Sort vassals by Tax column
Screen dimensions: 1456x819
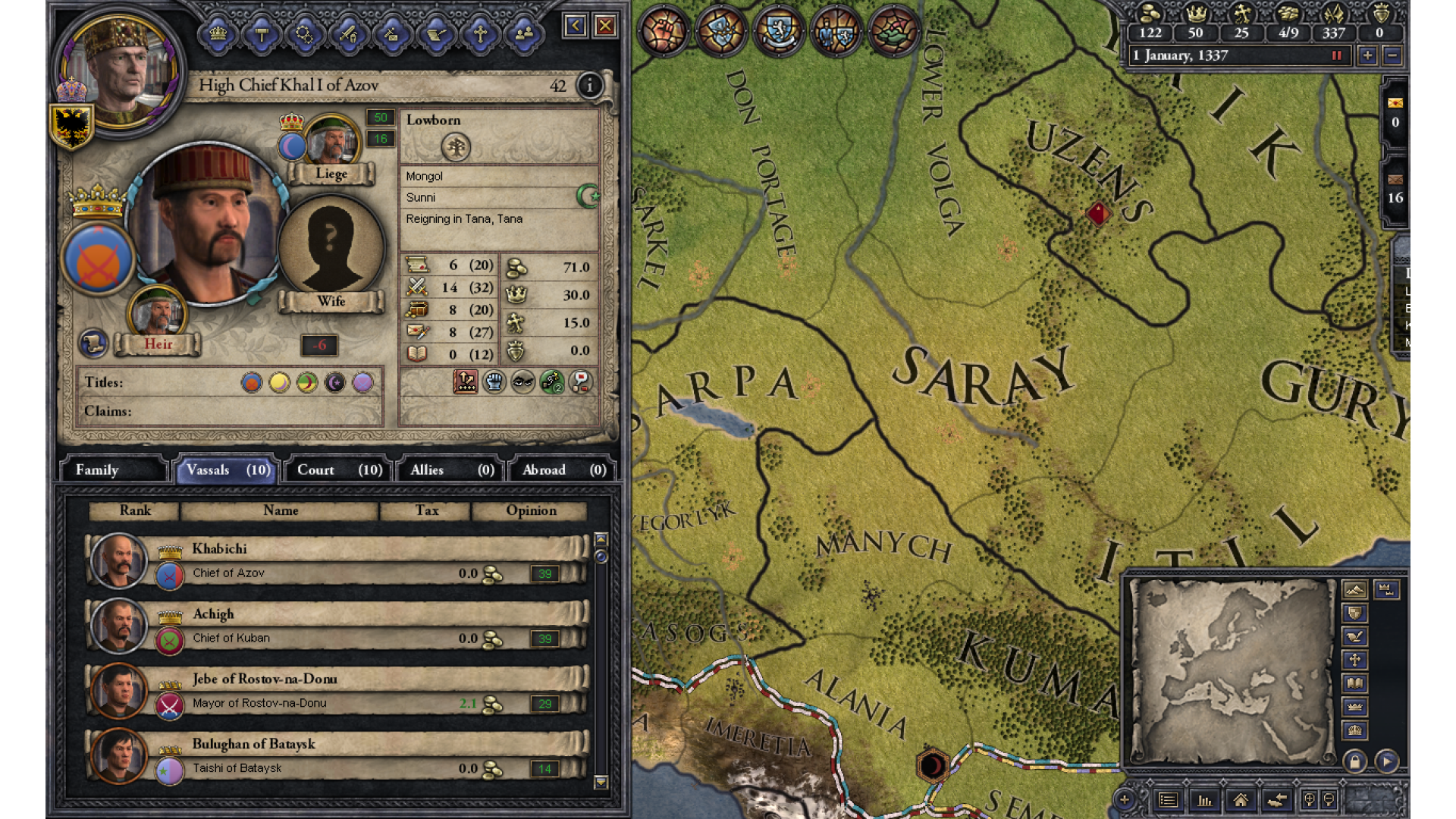425,511
